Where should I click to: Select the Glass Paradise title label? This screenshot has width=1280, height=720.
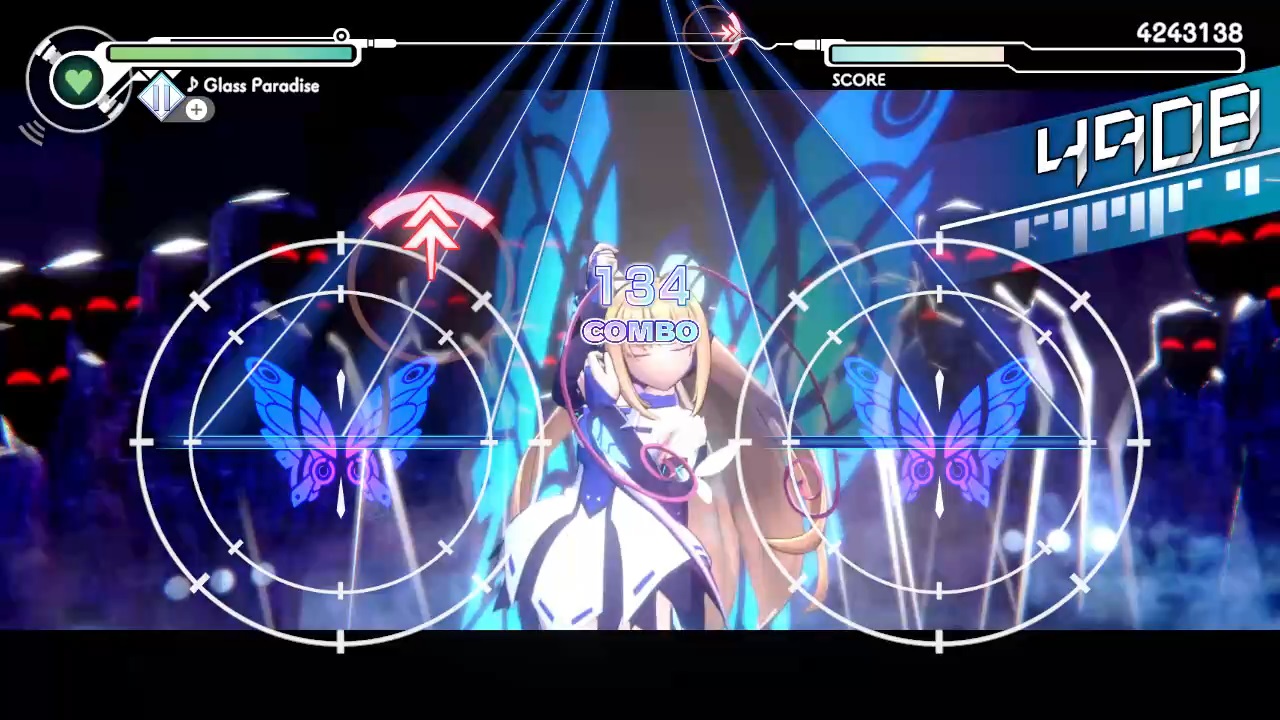[260, 86]
